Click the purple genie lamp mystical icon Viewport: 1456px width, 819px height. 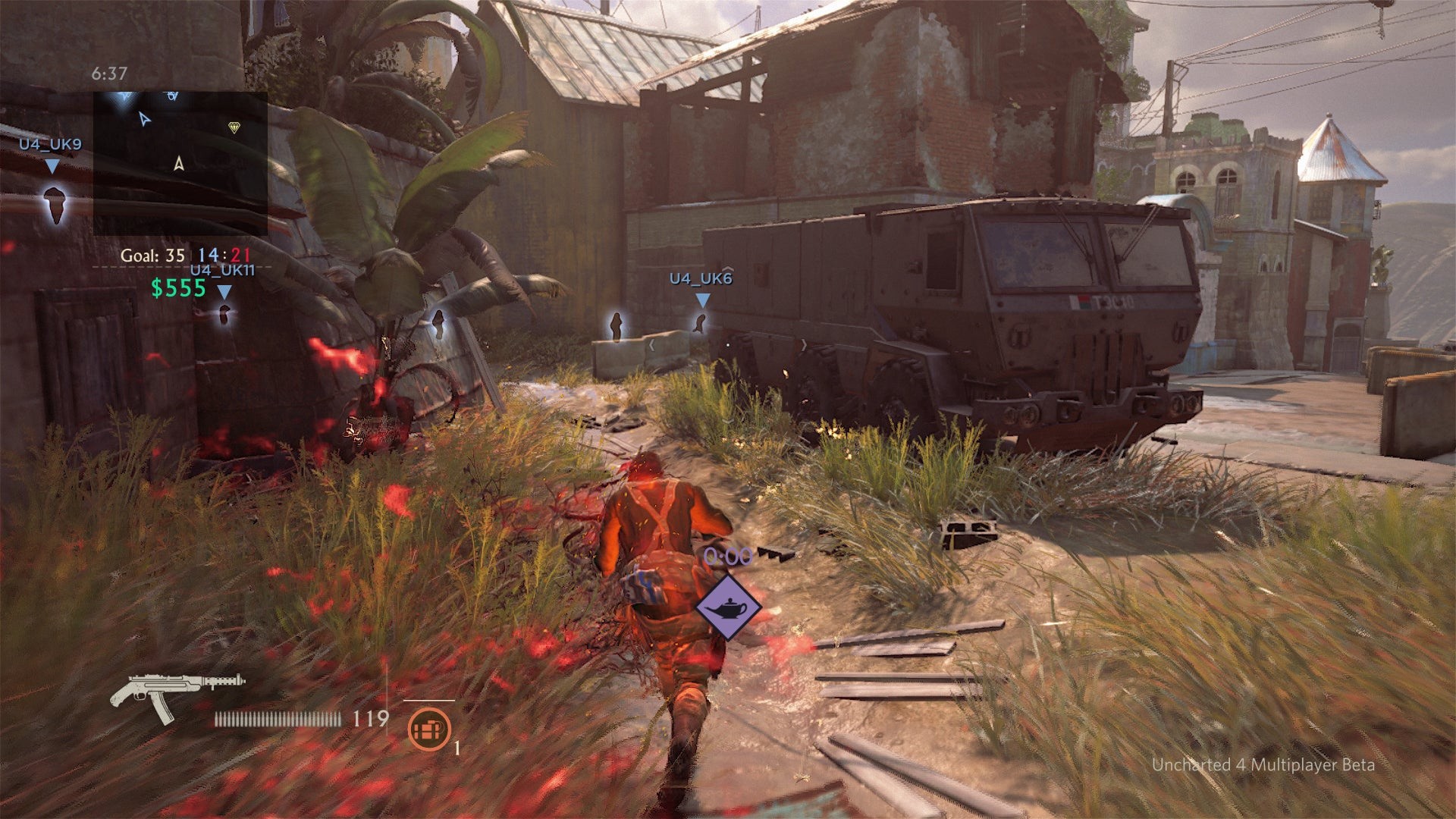coord(727,607)
